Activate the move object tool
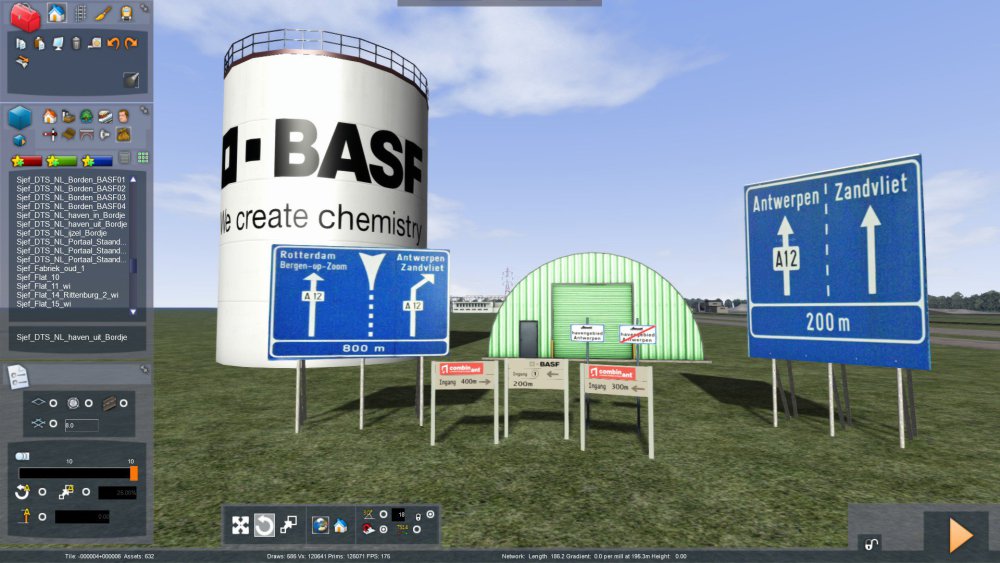The width and height of the screenshot is (1000, 563). click(240, 525)
